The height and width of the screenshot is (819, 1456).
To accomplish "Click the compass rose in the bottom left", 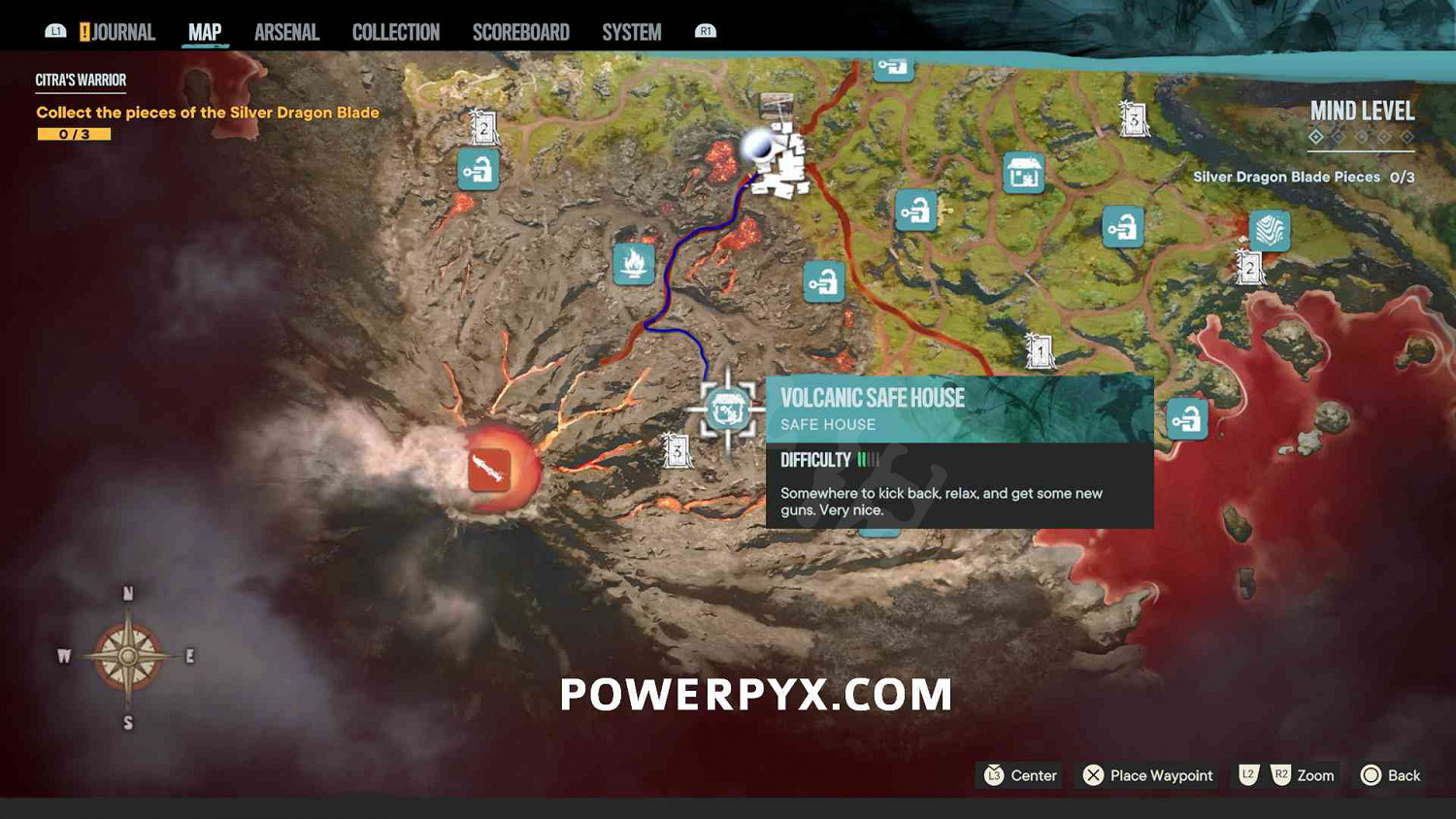I will (x=125, y=656).
